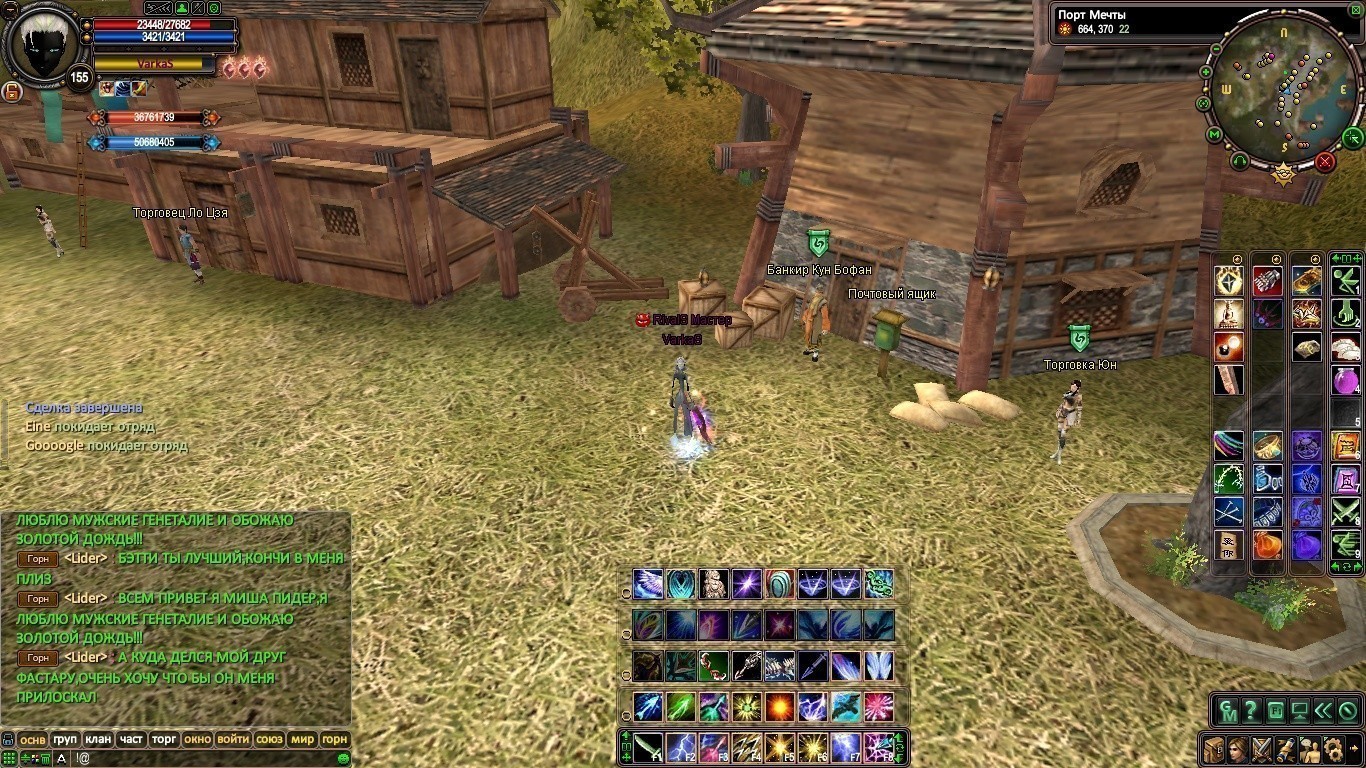This screenshot has height=768, width=1366.
Task: Open the inventory bag icon
Action: click(x=1214, y=749)
